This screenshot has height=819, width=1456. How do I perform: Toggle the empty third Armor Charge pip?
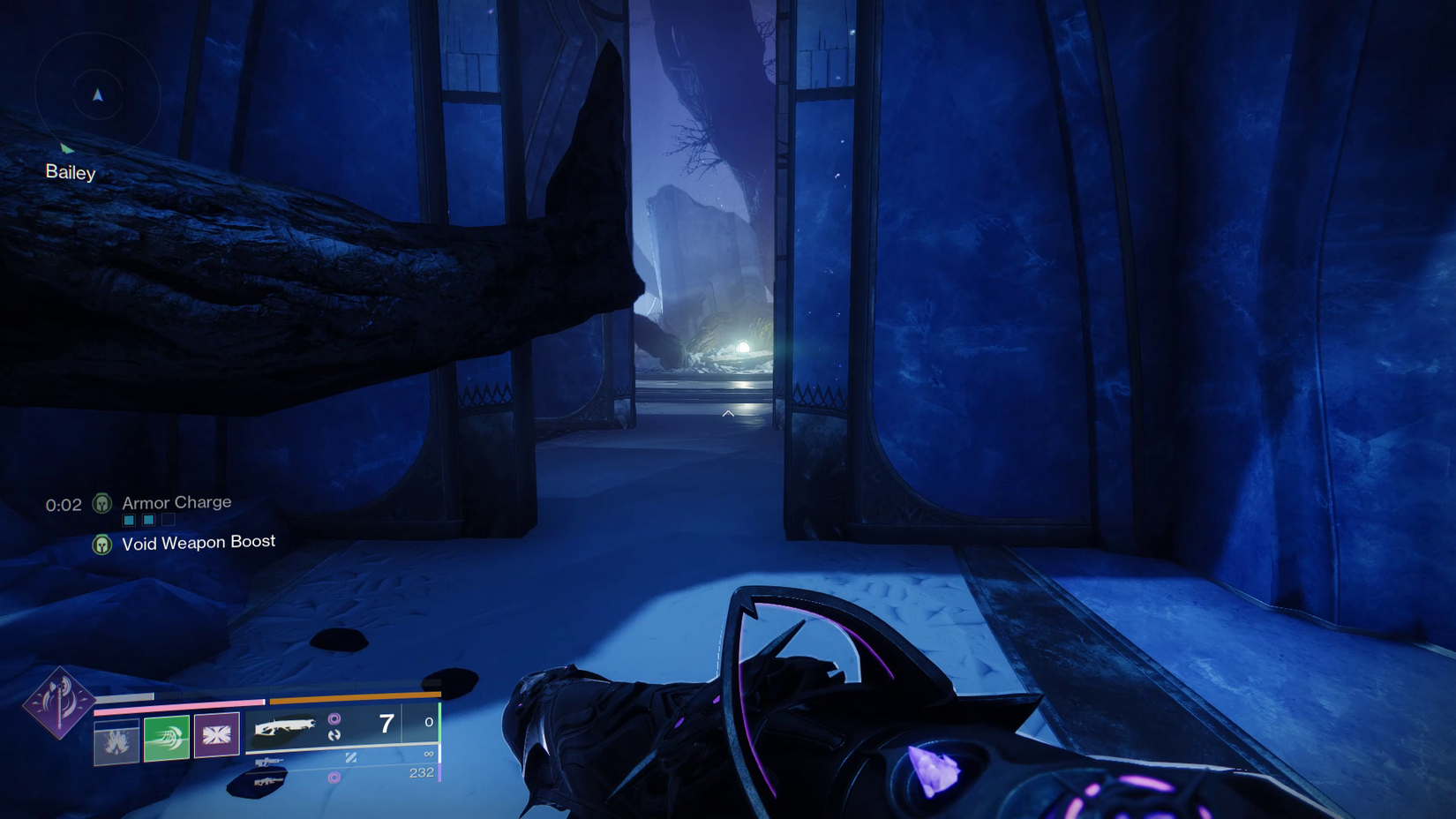pyautogui.click(x=167, y=520)
